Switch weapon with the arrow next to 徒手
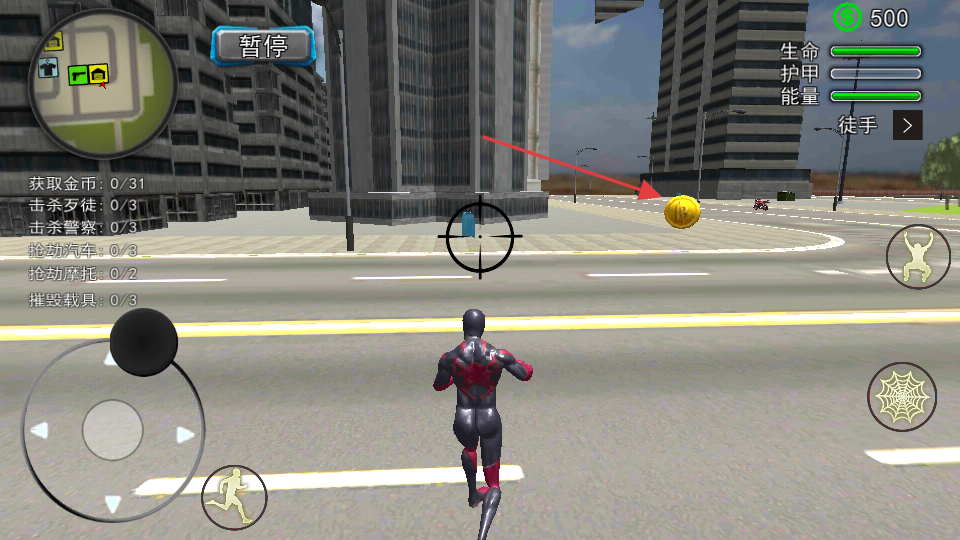The width and height of the screenshot is (960, 540). (x=907, y=125)
